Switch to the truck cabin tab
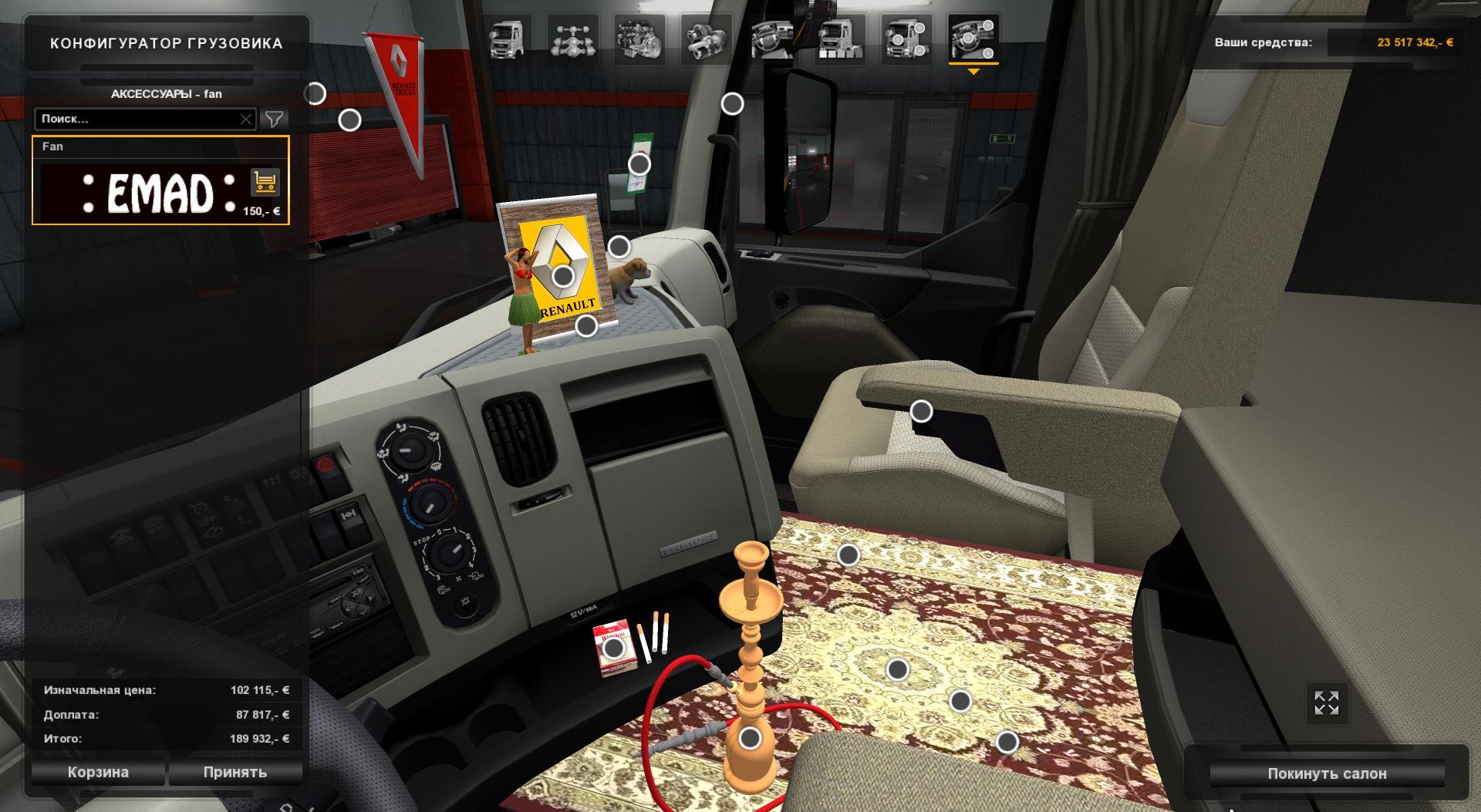The height and width of the screenshot is (812, 1481). (x=507, y=39)
